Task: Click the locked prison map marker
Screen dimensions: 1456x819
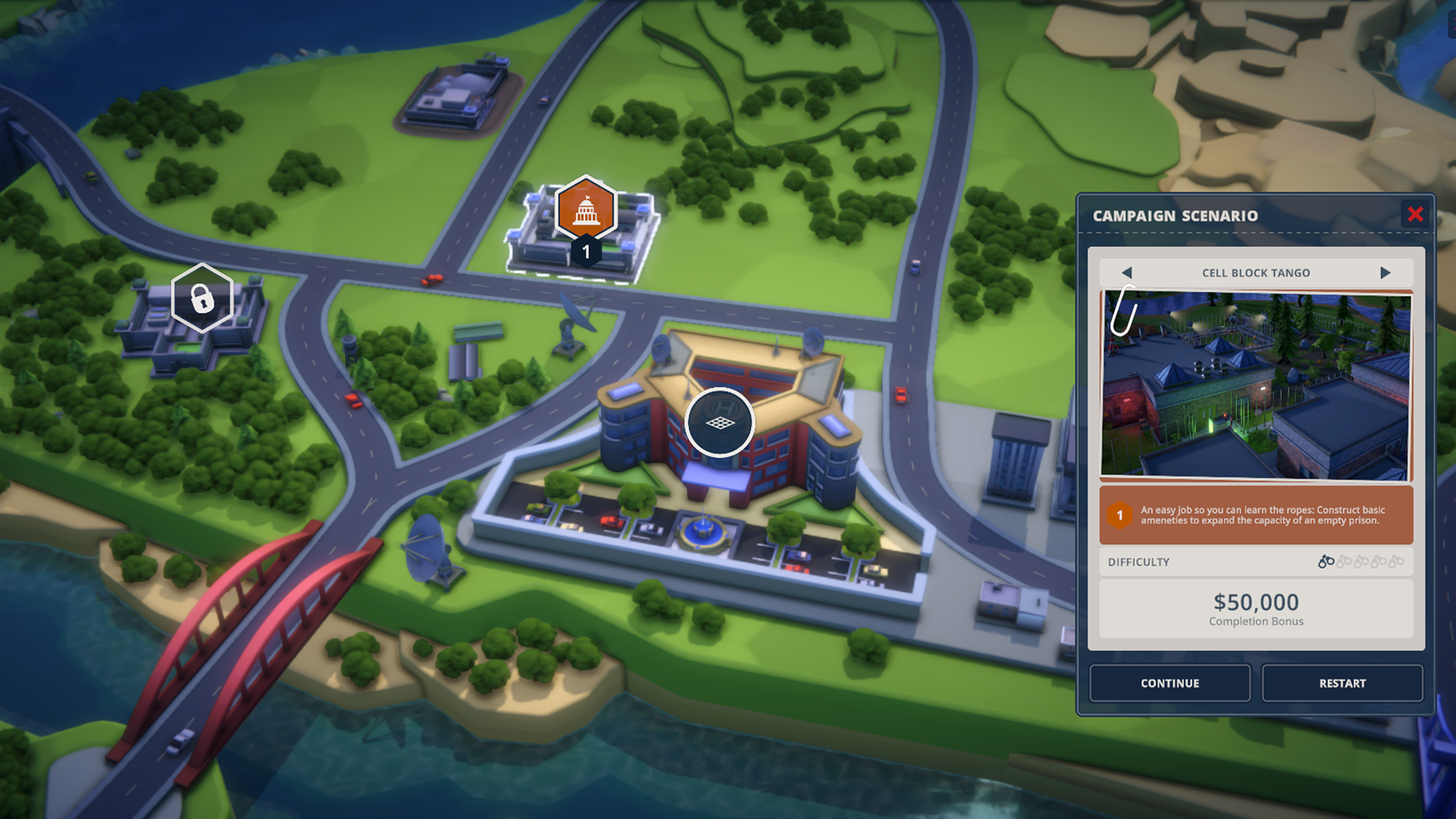Action: (x=202, y=298)
